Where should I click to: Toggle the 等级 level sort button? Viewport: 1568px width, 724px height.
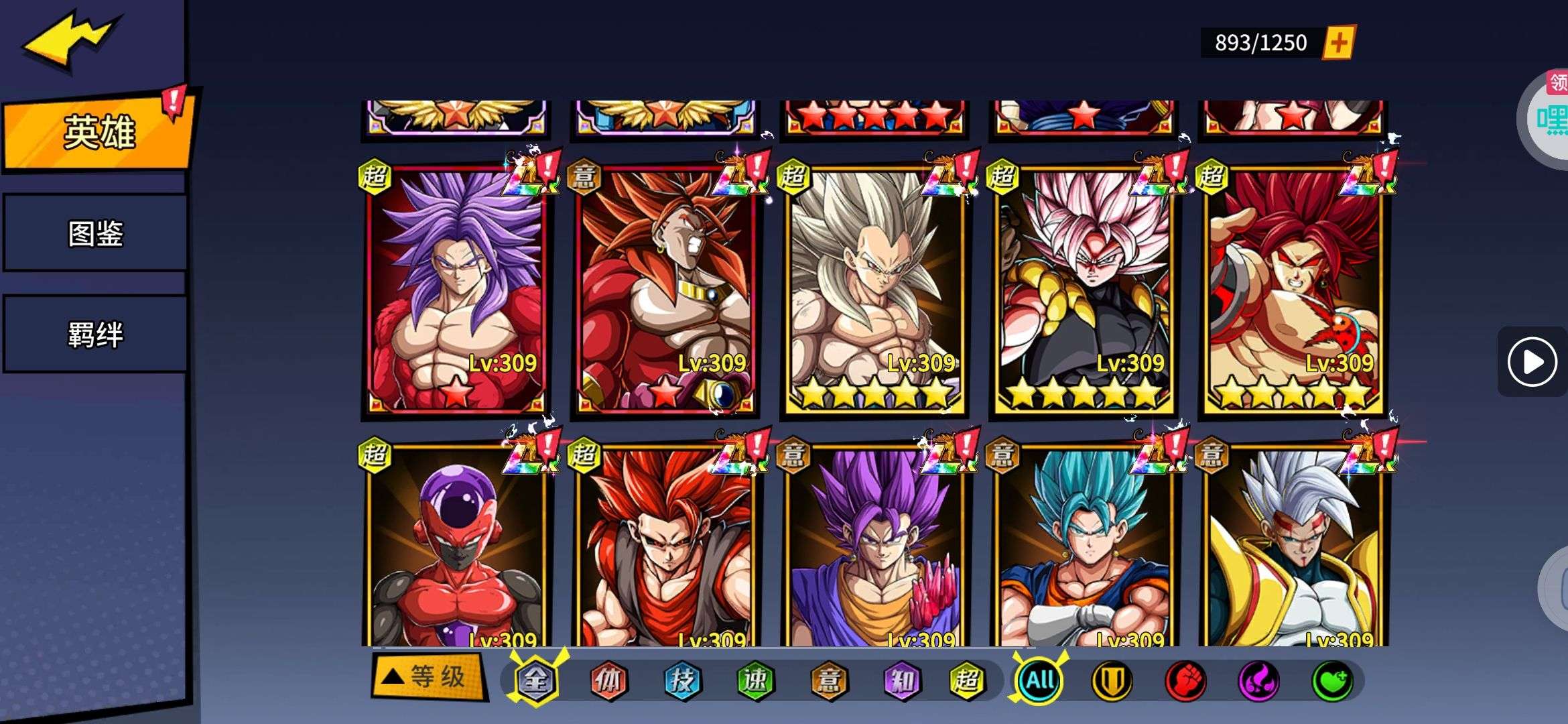click(429, 677)
